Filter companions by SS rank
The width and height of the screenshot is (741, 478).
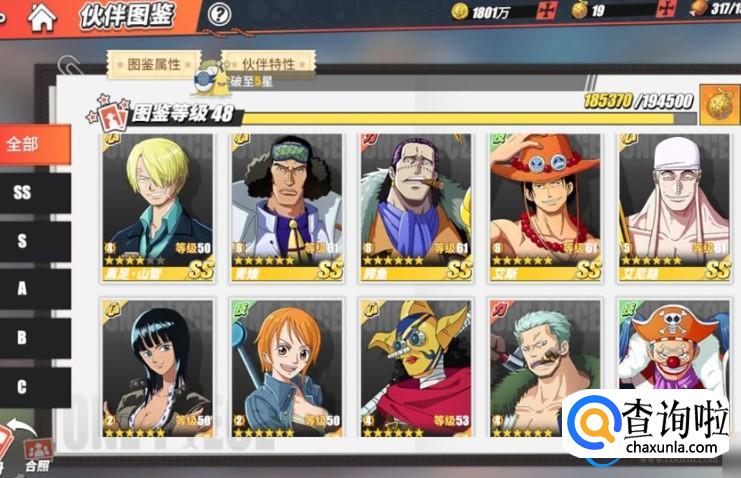(x=24, y=193)
